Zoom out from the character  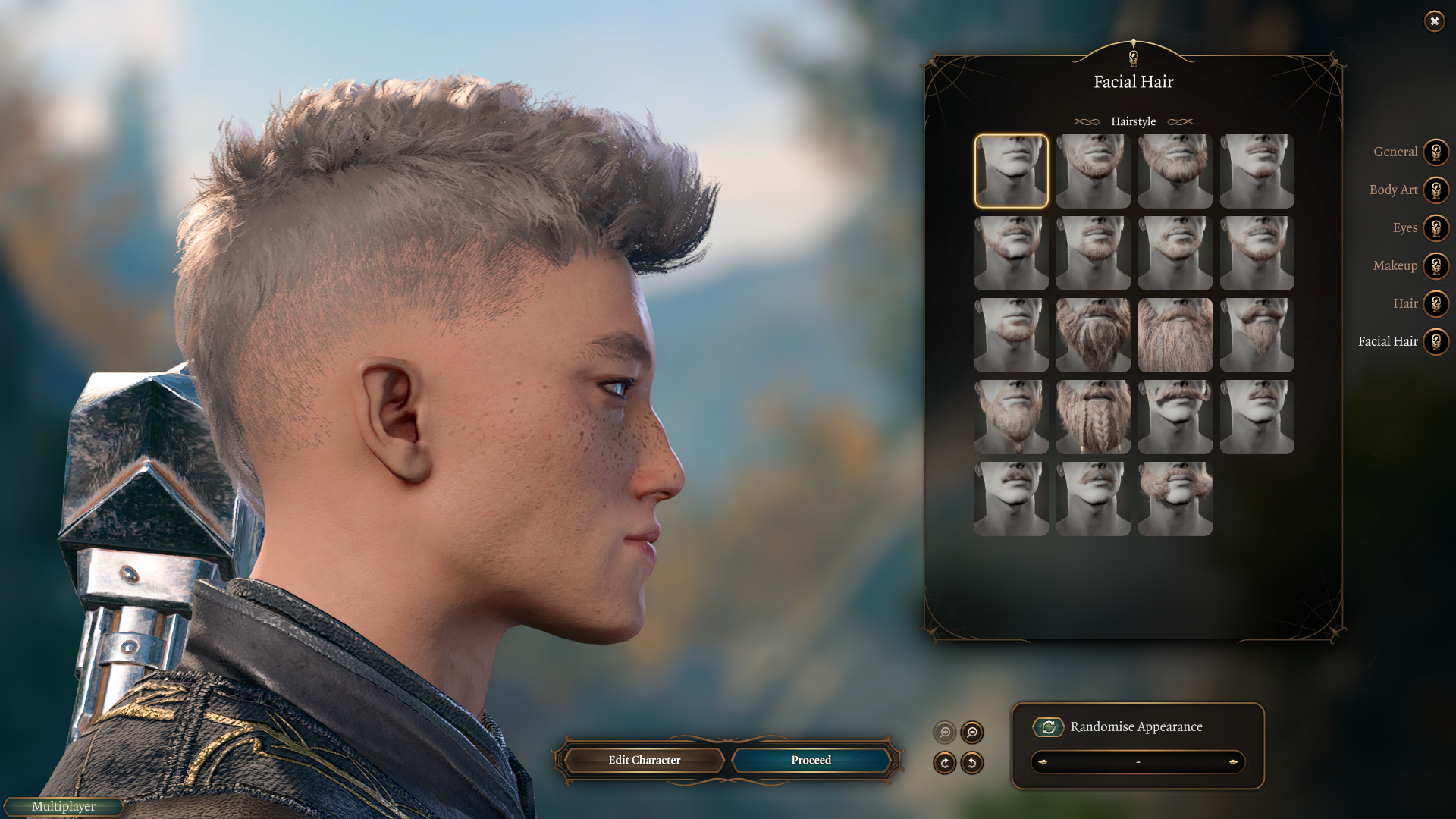point(971,733)
